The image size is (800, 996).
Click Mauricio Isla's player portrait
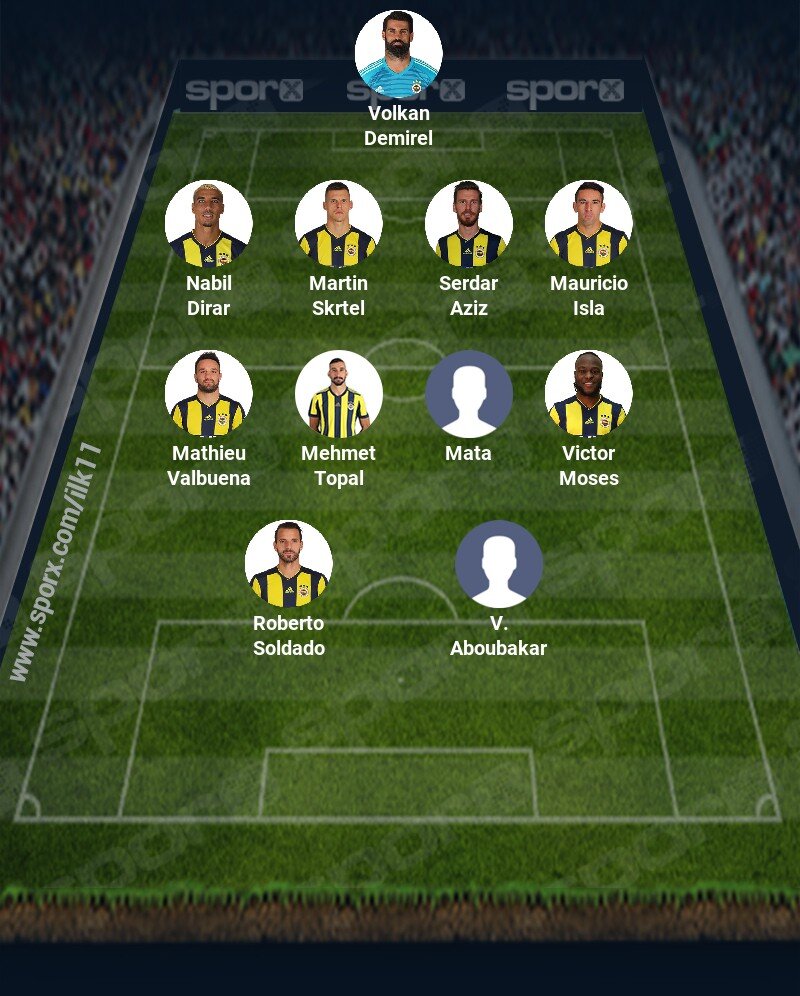pos(588,224)
